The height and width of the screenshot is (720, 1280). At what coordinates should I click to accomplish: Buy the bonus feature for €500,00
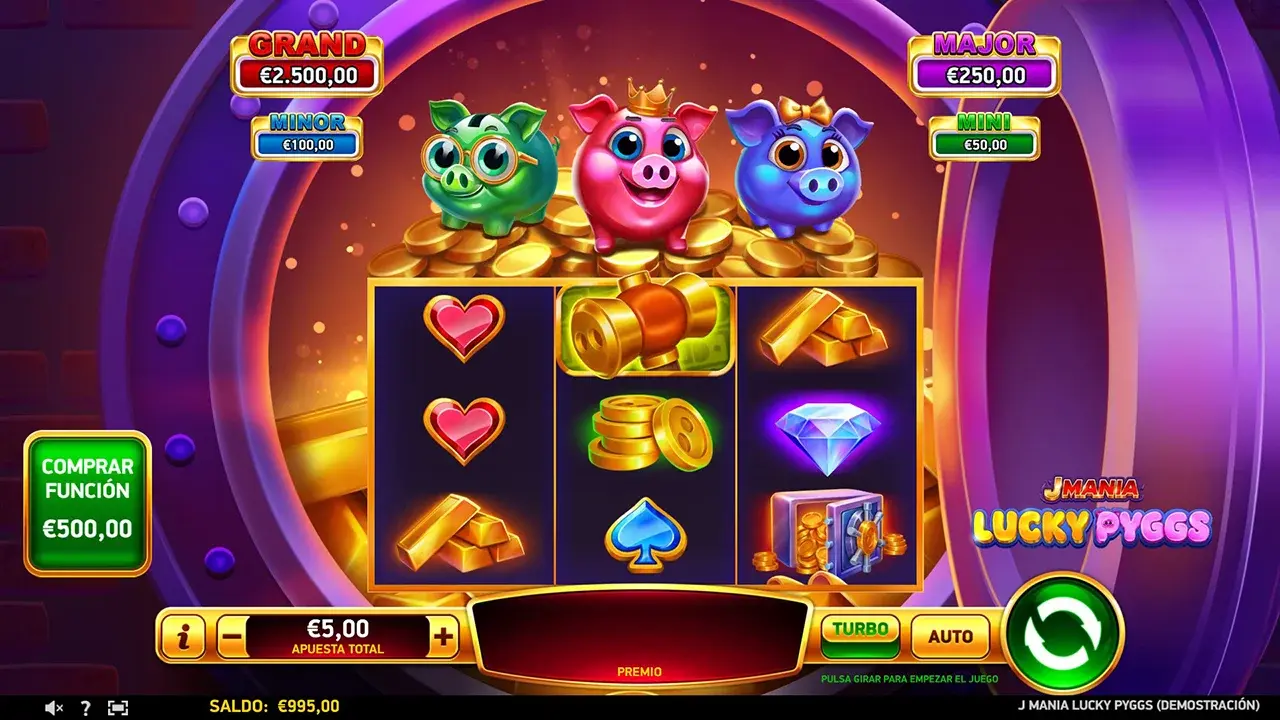[x=87, y=503]
